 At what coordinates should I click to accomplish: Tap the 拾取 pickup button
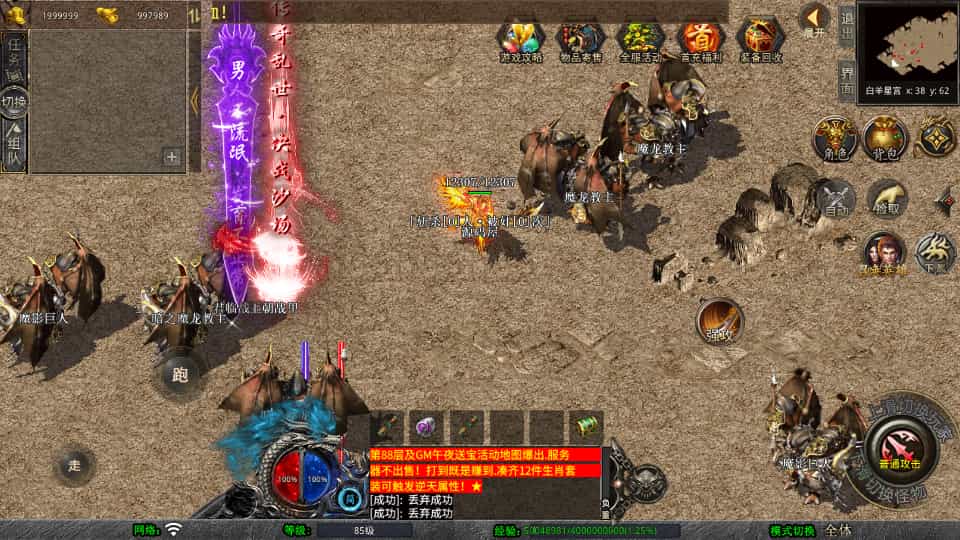tap(887, 199)
